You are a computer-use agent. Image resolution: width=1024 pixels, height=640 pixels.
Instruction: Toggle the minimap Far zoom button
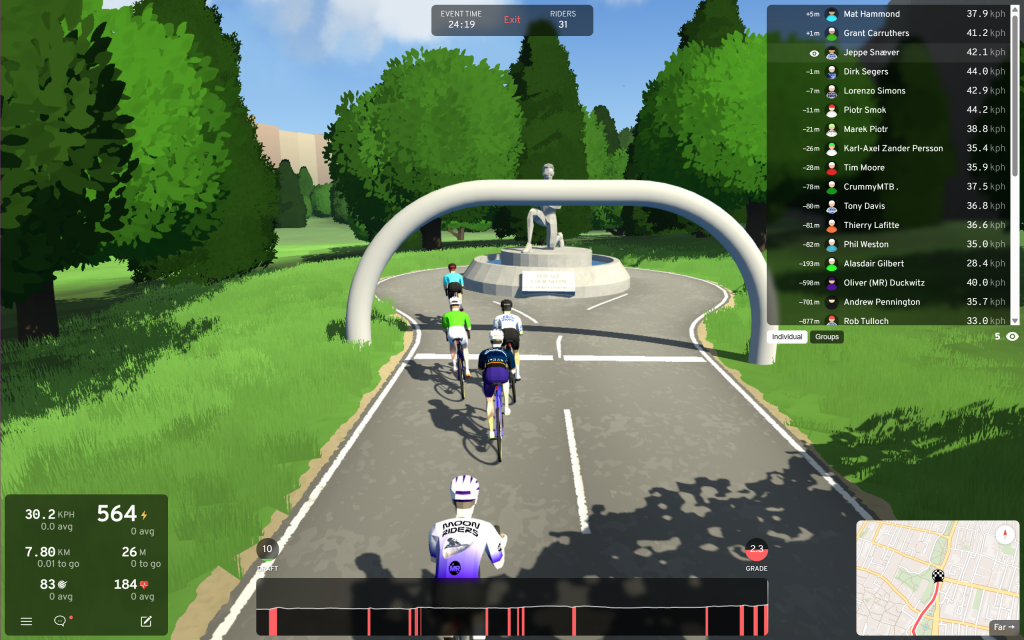[1003, 627]
